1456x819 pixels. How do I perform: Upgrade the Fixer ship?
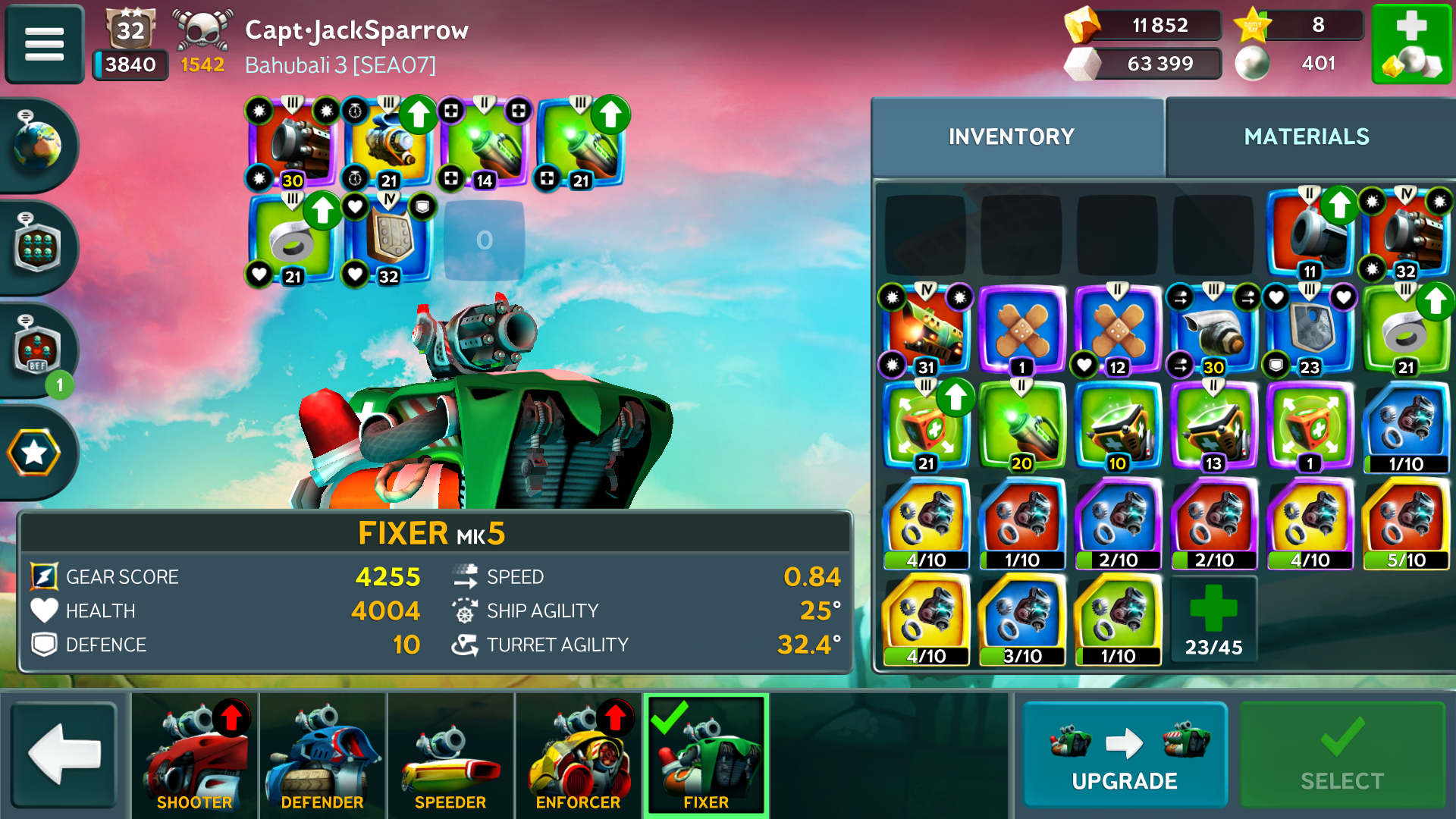[1124, 755]
